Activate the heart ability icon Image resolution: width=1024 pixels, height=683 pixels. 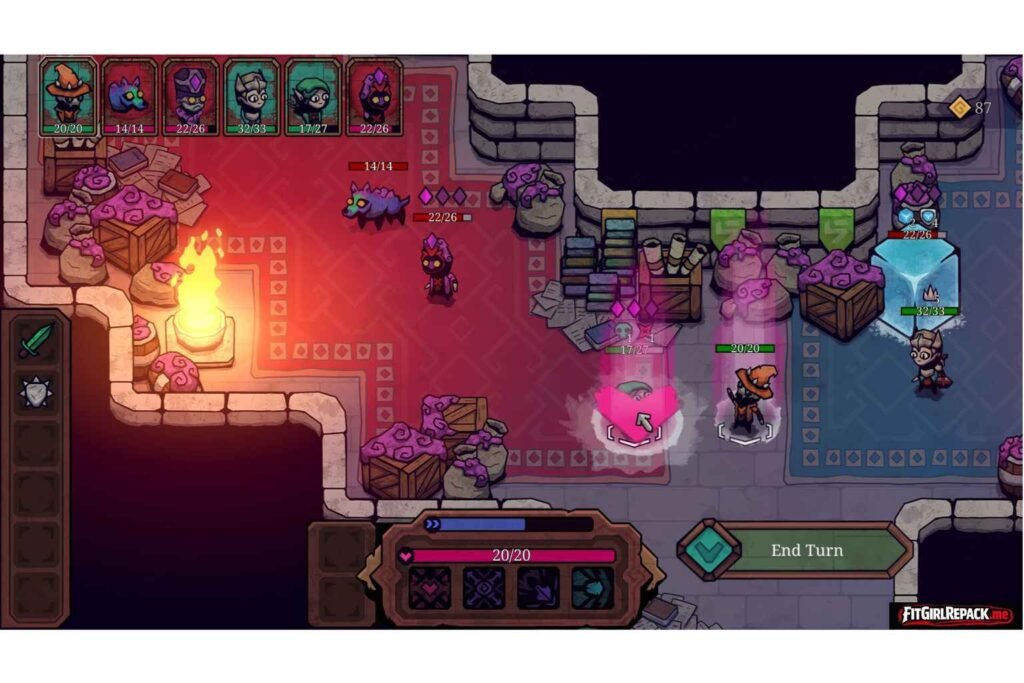click(x=430, y=588)
